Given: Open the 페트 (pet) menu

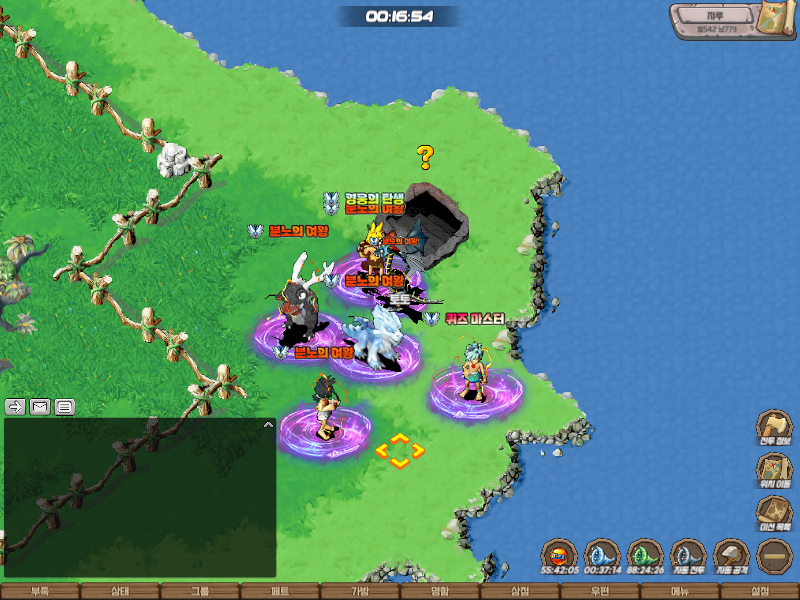Looking at the screenshot, I should 280,591.
